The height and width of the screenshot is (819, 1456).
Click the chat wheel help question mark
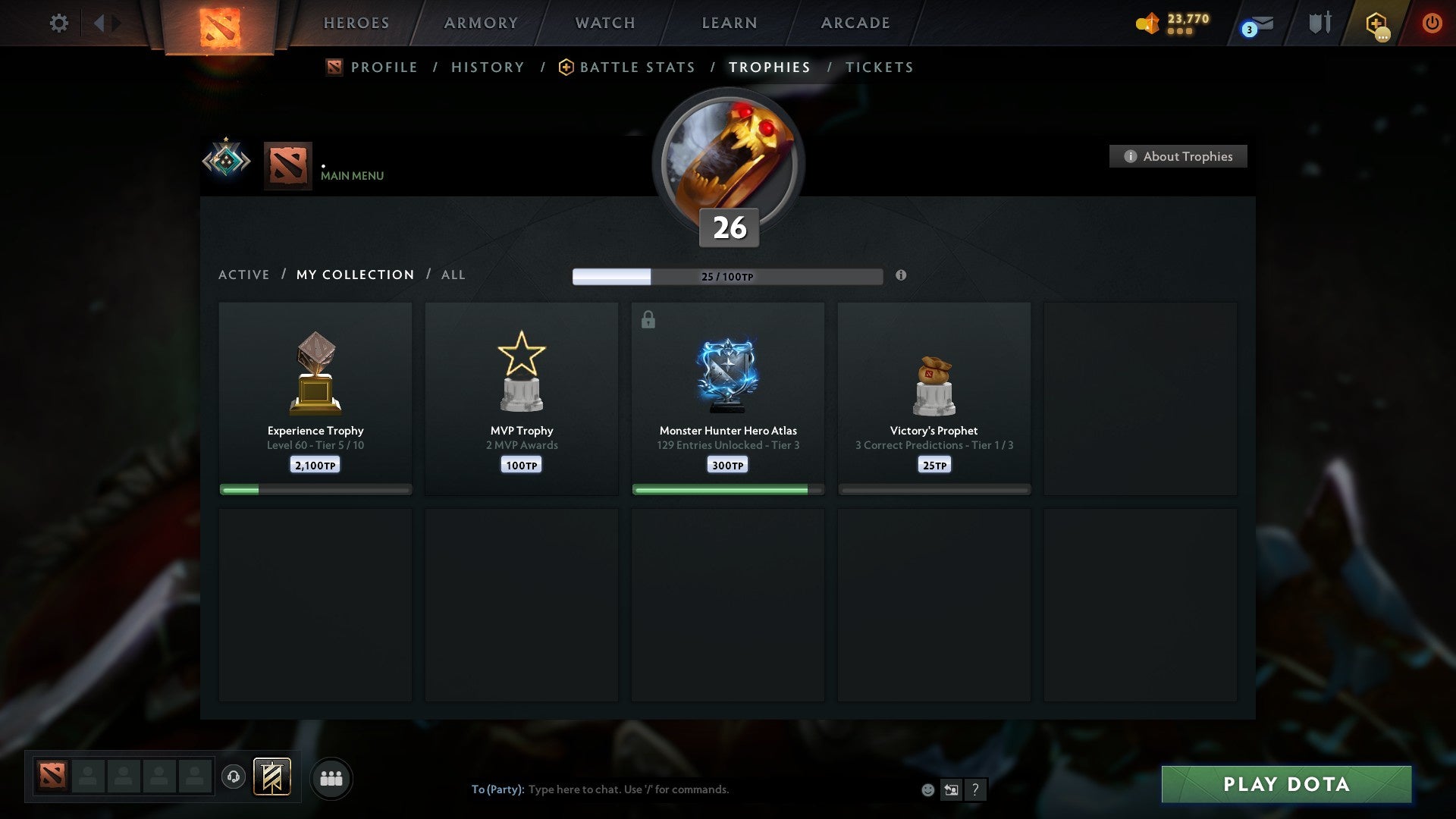[x=975, y=789]
